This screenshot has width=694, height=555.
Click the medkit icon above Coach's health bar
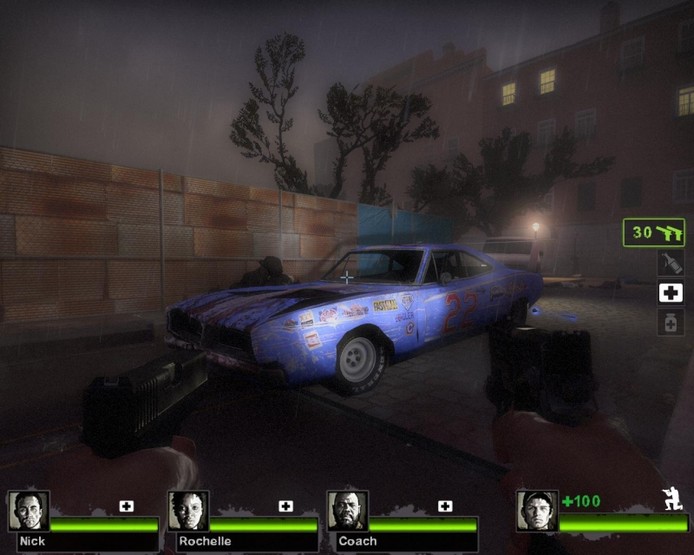445,506
